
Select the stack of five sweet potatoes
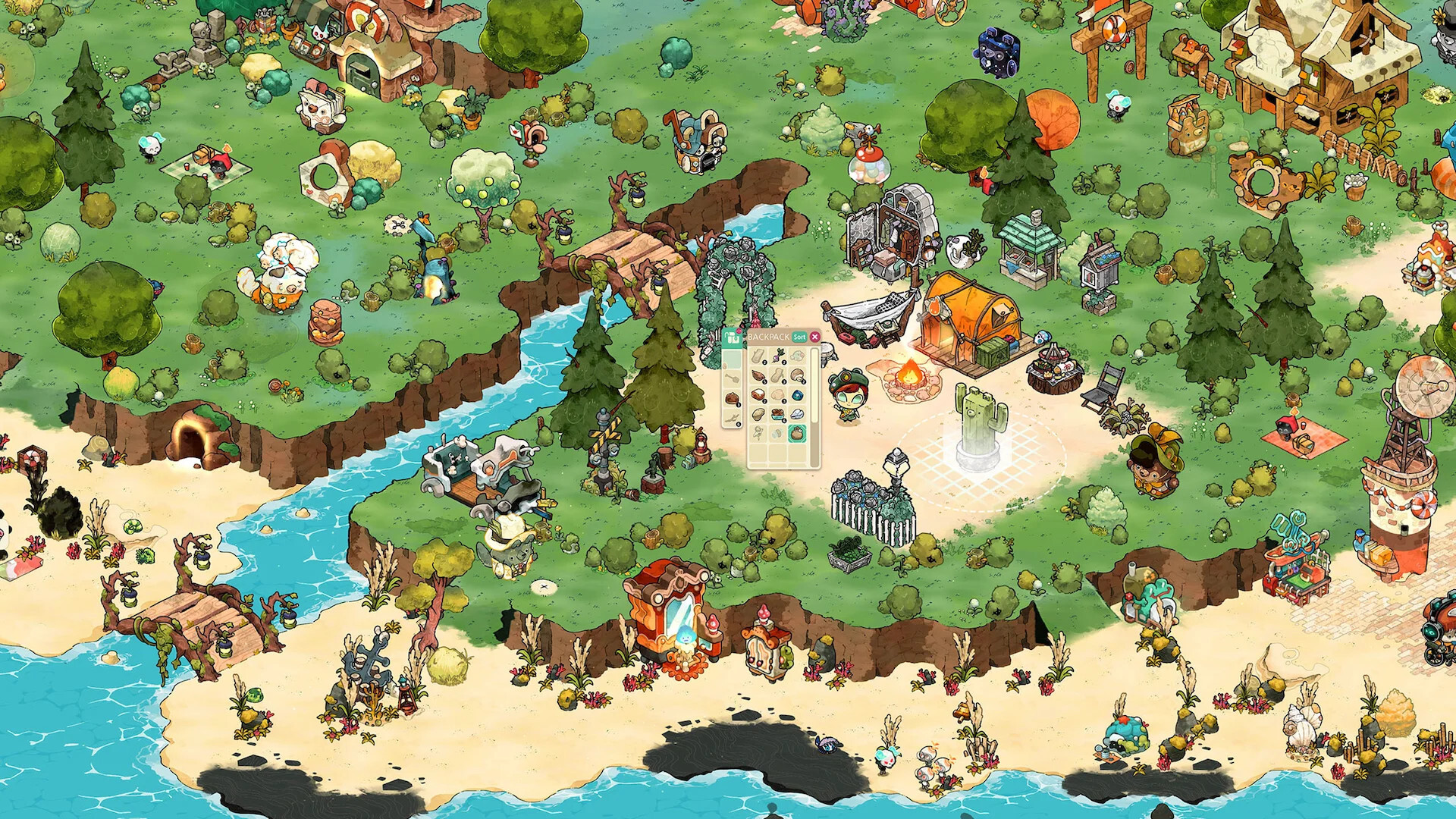point(758,376)
